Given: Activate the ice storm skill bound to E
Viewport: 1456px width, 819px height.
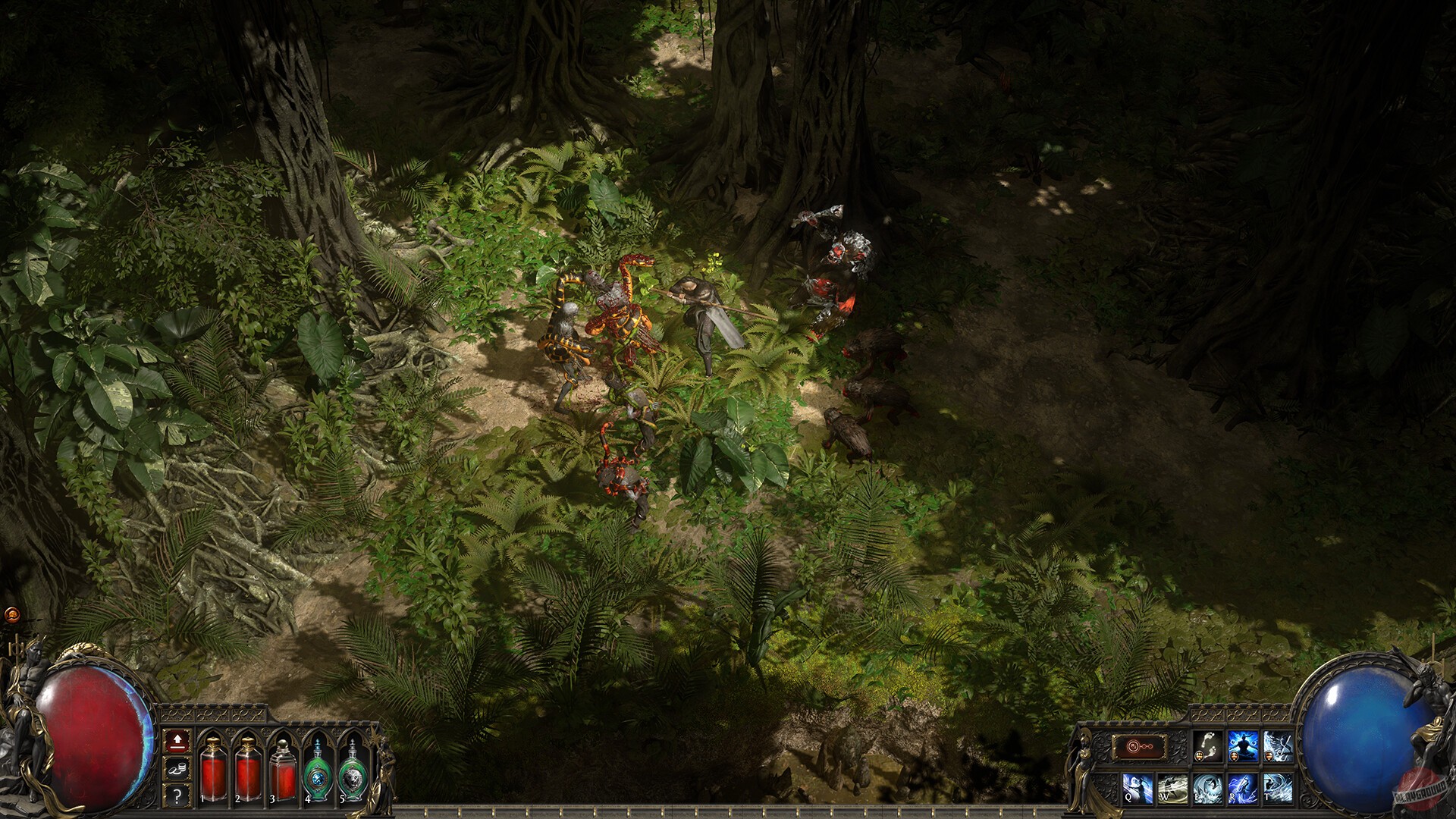Looking at the screenshot, I should coord(1207,790).
